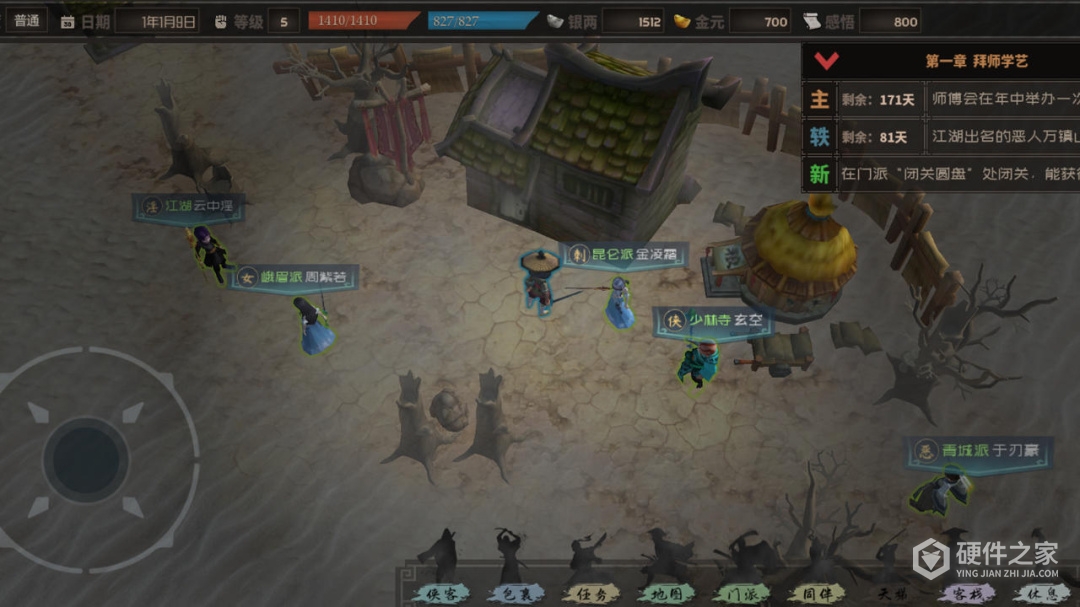Screen dimensions: 1080x607
Task: Click the 普通 difficulty button
Action: click(27, 20)
